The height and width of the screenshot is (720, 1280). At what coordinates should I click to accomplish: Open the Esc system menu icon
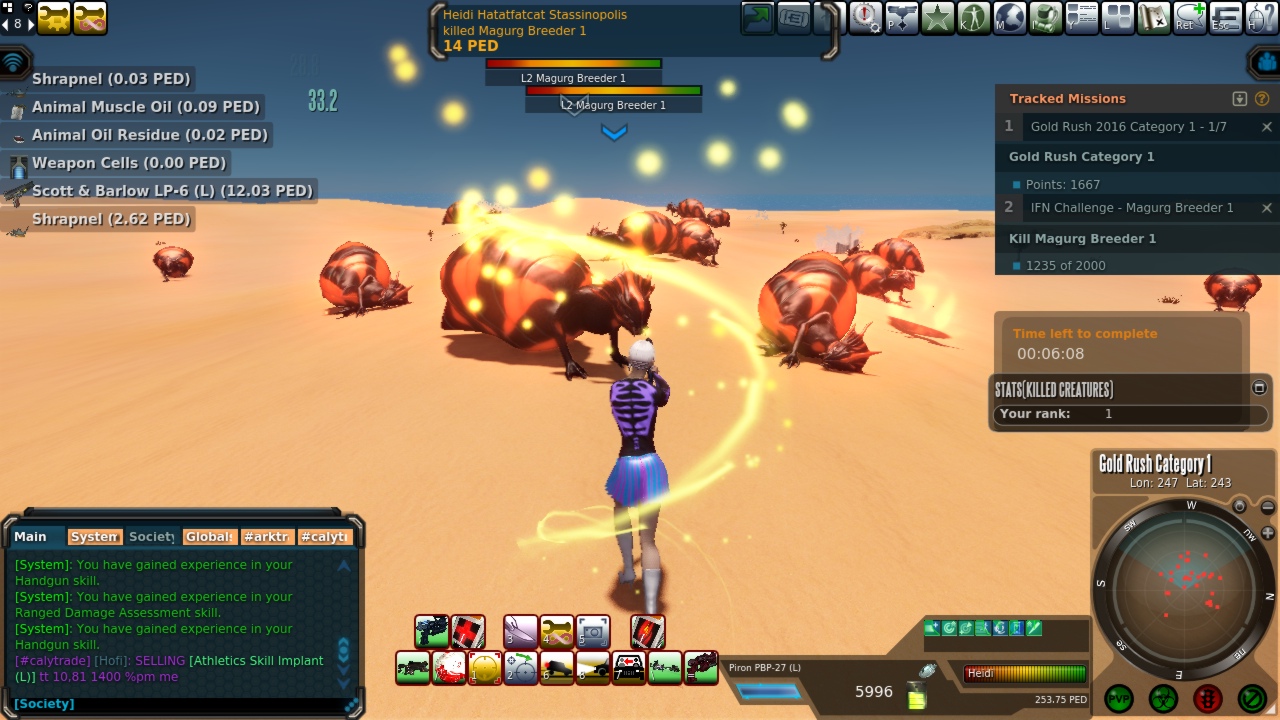1225,17
